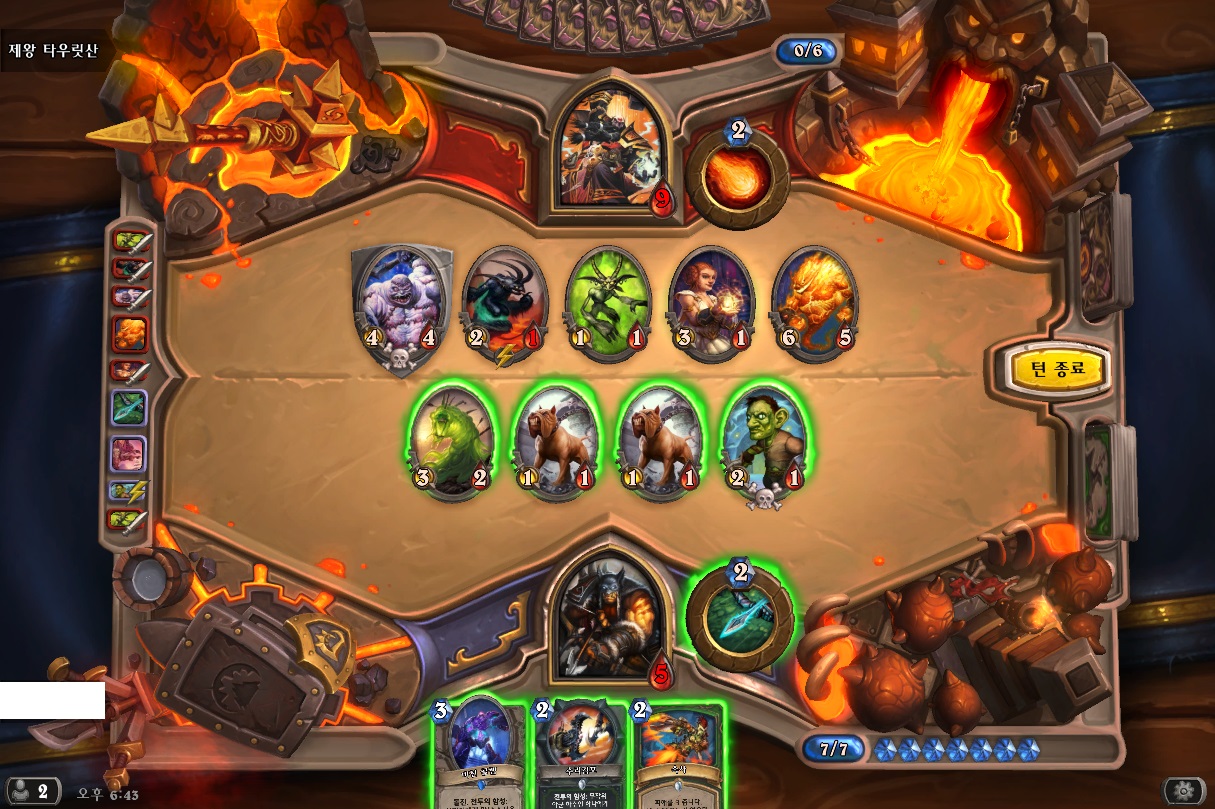Select the friendly 2/1 green goblin minion
1215x809 pixels.
coord(766,439)
